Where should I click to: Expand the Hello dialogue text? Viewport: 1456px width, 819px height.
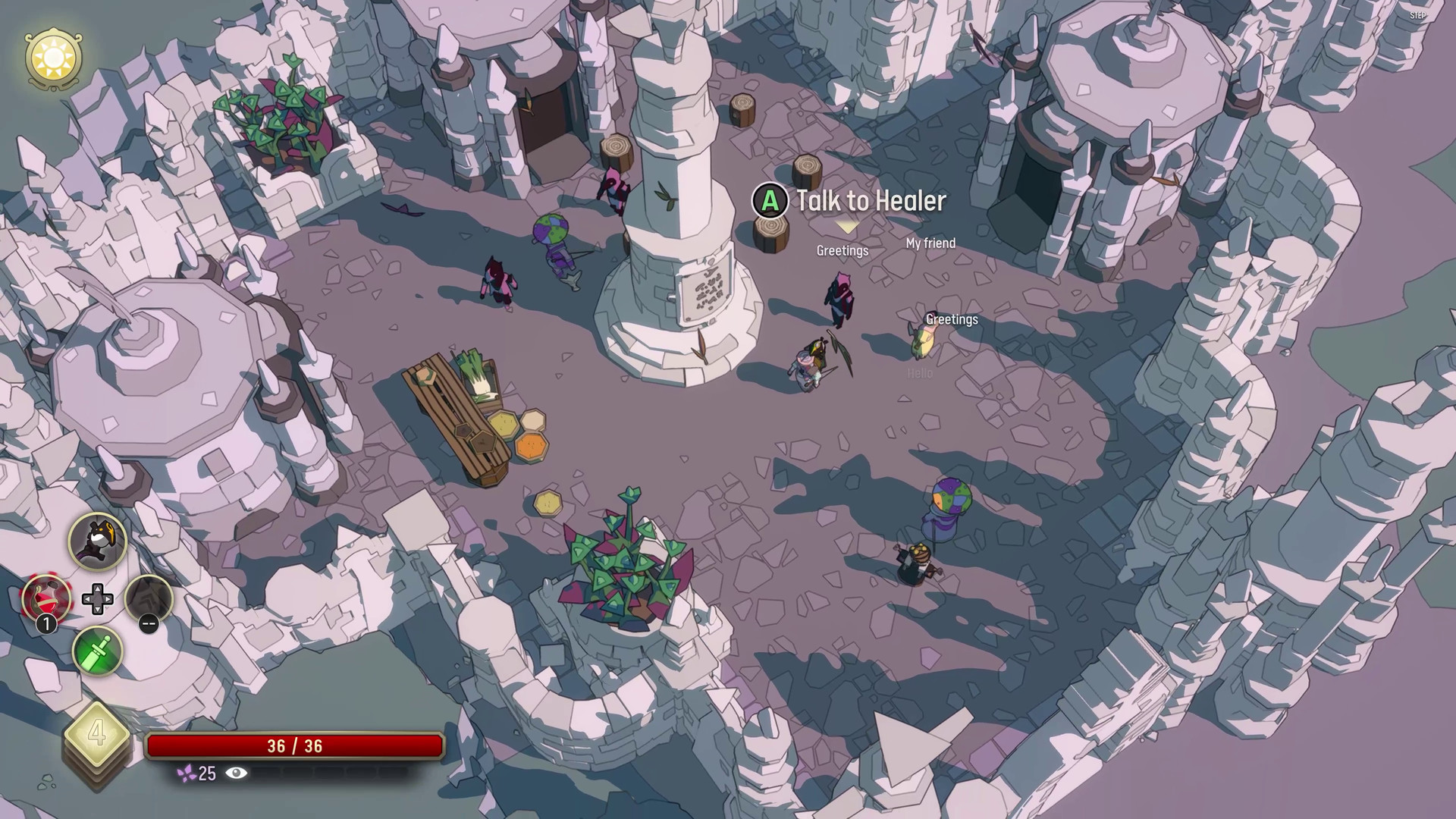tap(918, 373)
